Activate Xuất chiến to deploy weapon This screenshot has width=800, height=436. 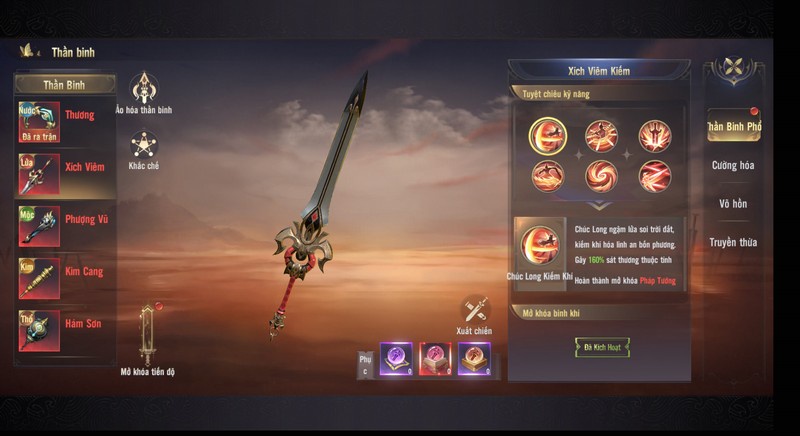coord(474,314)
